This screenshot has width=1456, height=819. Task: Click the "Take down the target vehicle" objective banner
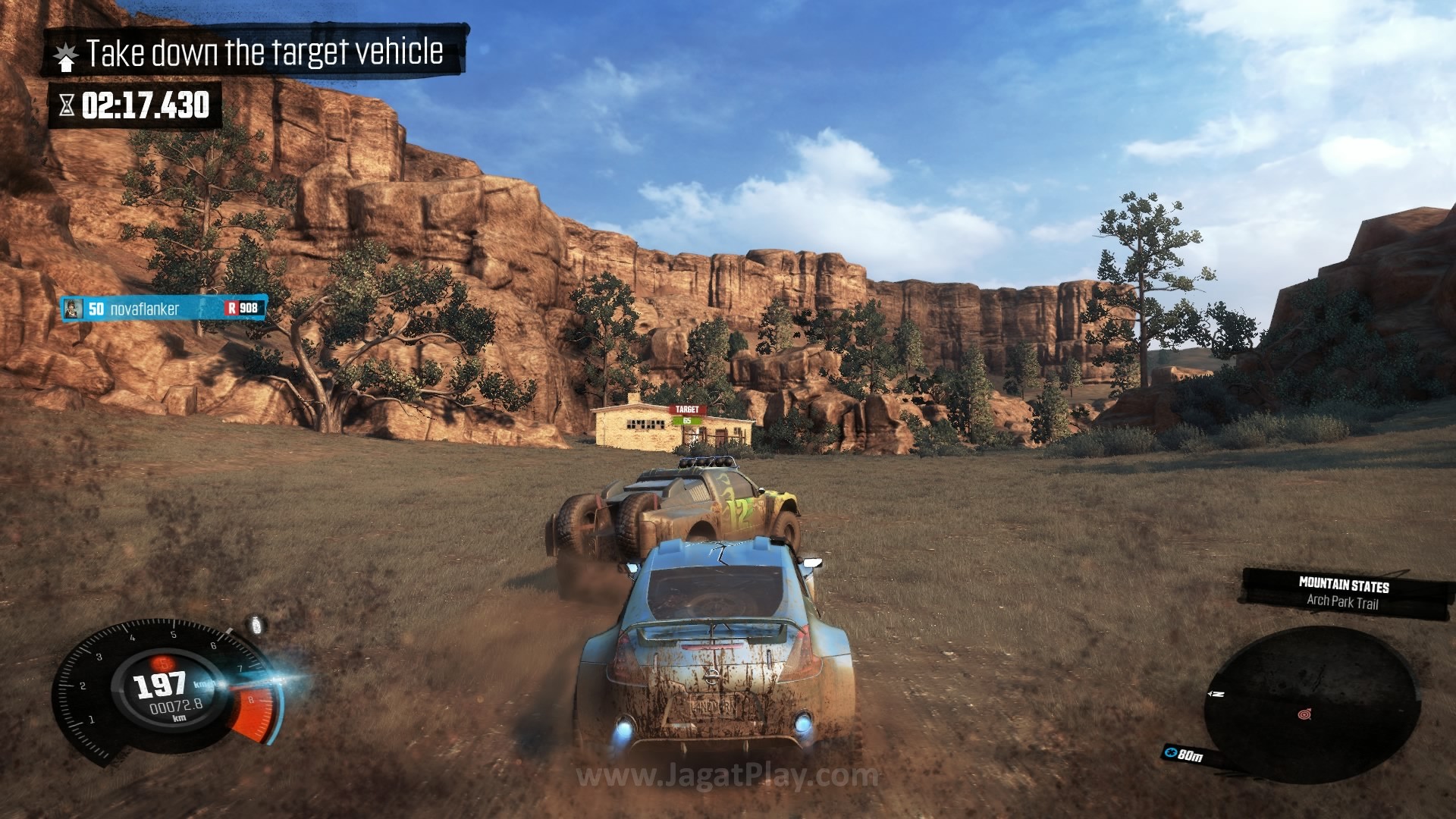click(x=255, y=52)
